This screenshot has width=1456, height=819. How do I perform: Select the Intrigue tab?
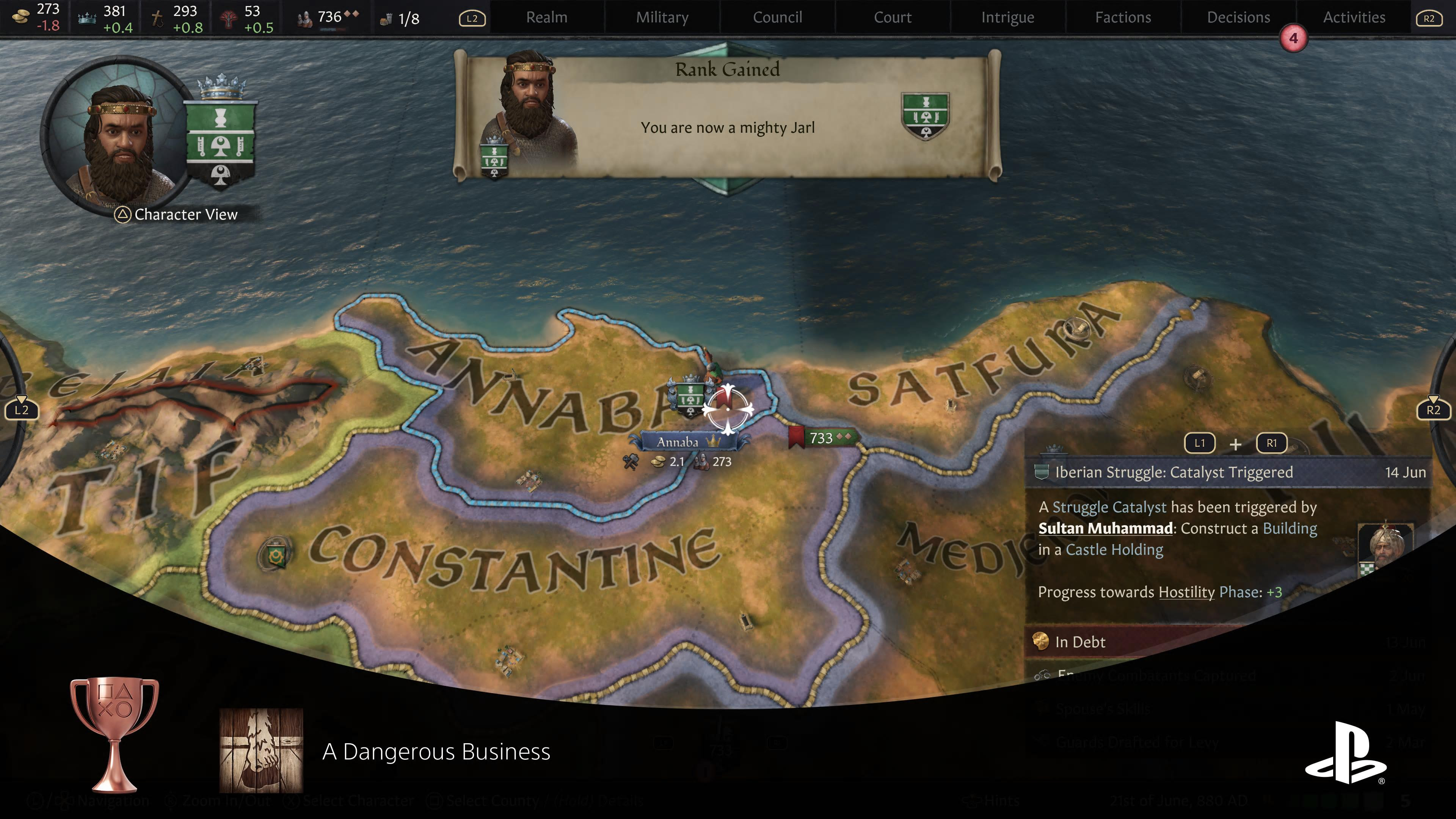point(1007,17)
